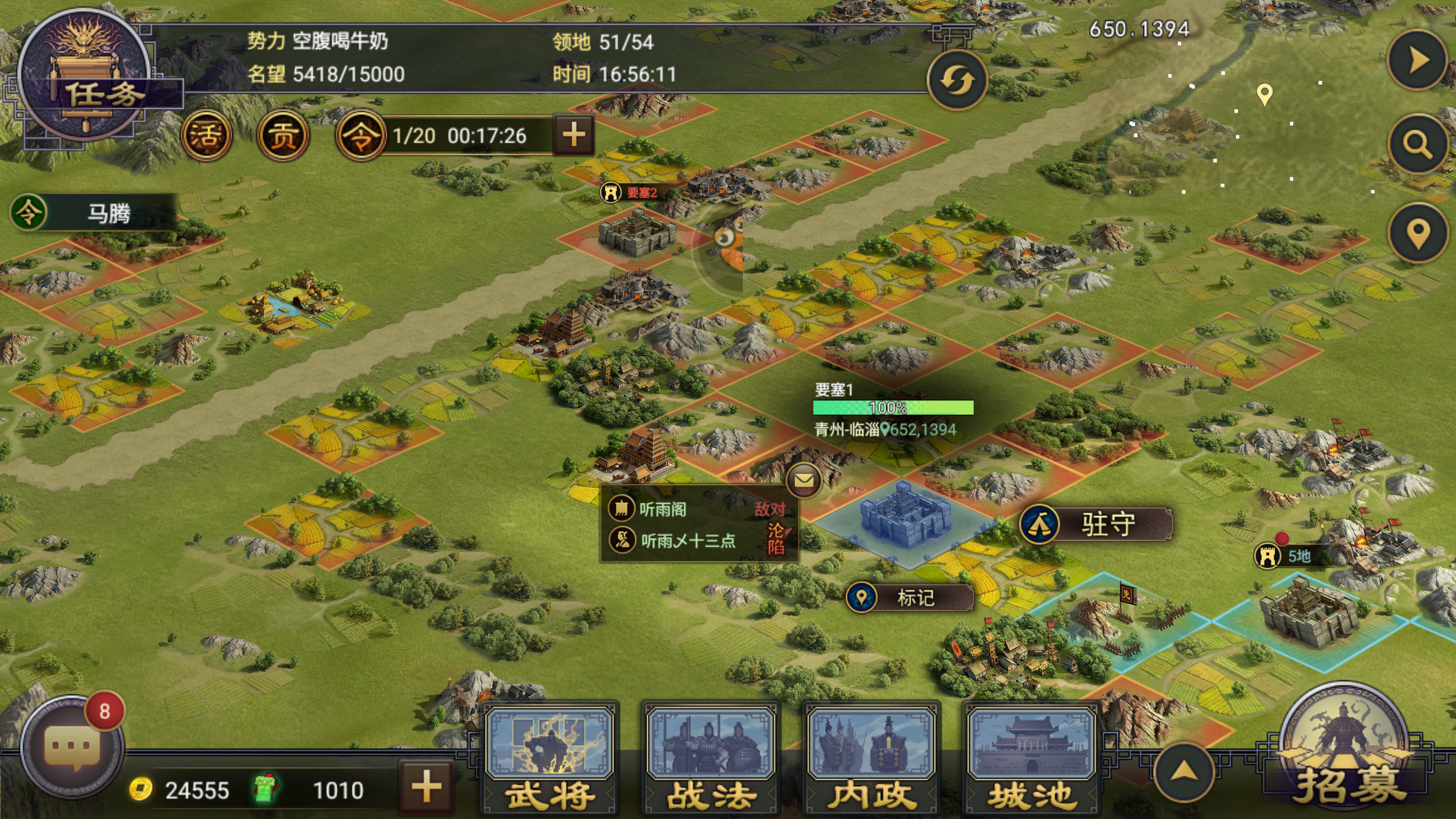Viewport: 1456px width, 819px height.
Task: Open the location pin bookmarks button
Action: [1417, 233]
